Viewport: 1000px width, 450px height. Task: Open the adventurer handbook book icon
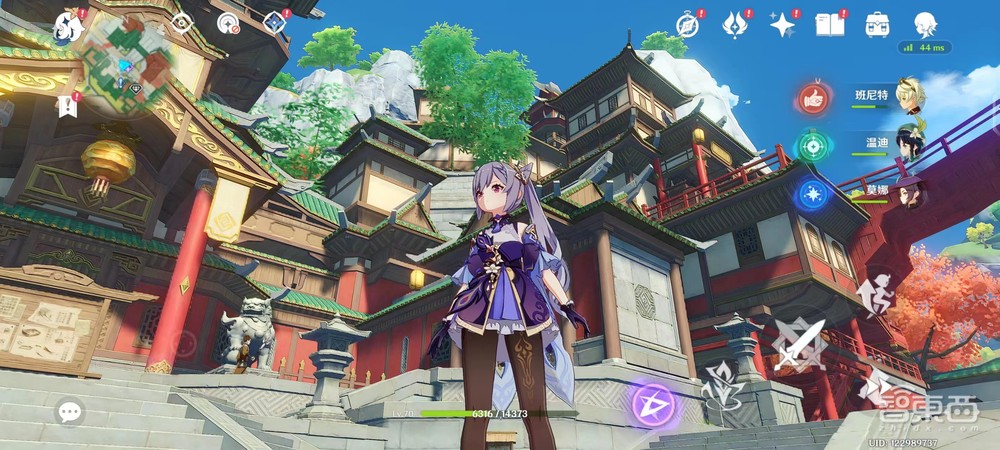click(x=830, y=23)
